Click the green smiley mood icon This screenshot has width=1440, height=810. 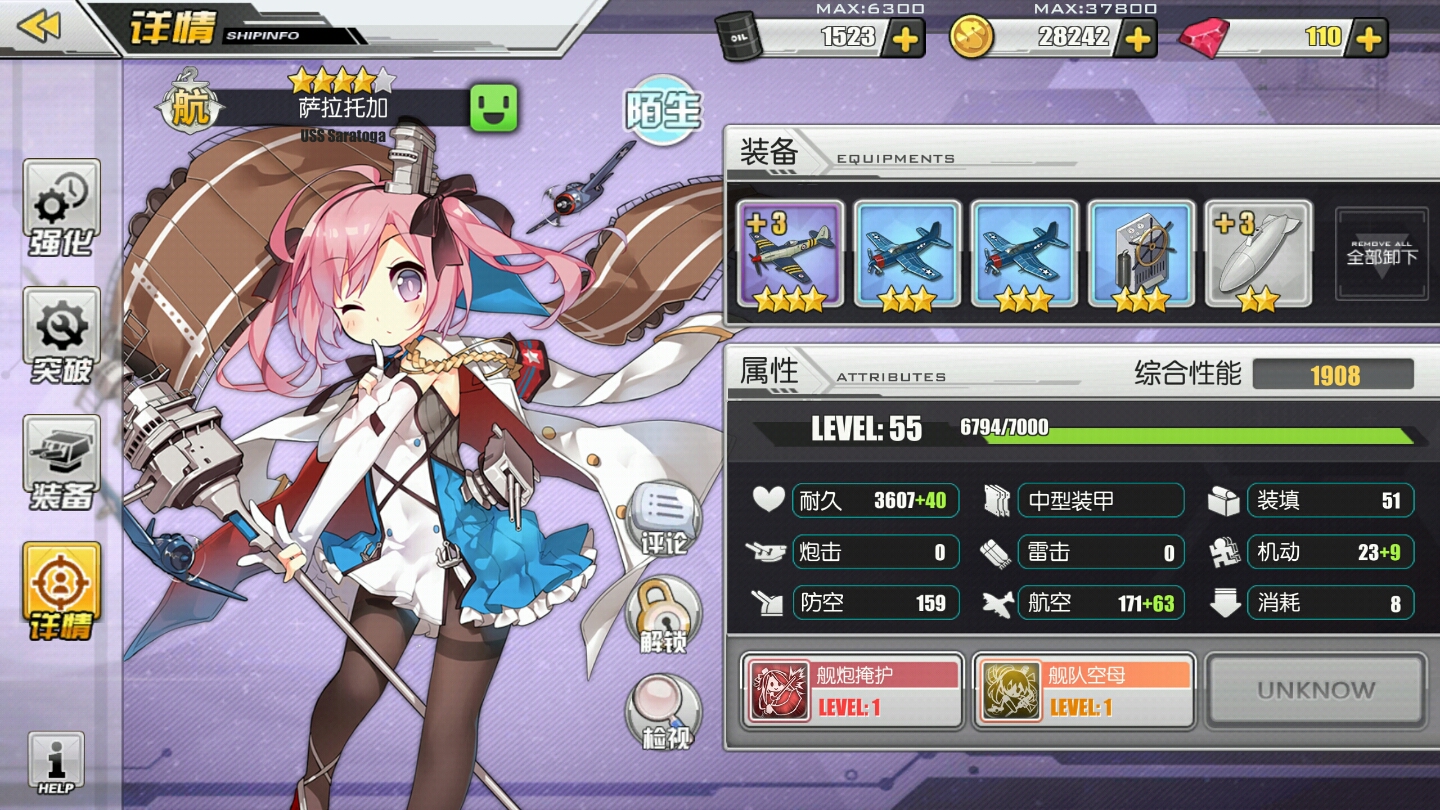click(494, 107)
